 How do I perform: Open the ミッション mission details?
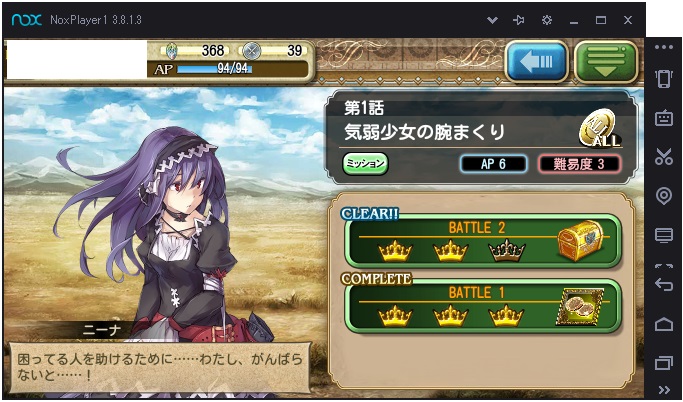(365, 162)
